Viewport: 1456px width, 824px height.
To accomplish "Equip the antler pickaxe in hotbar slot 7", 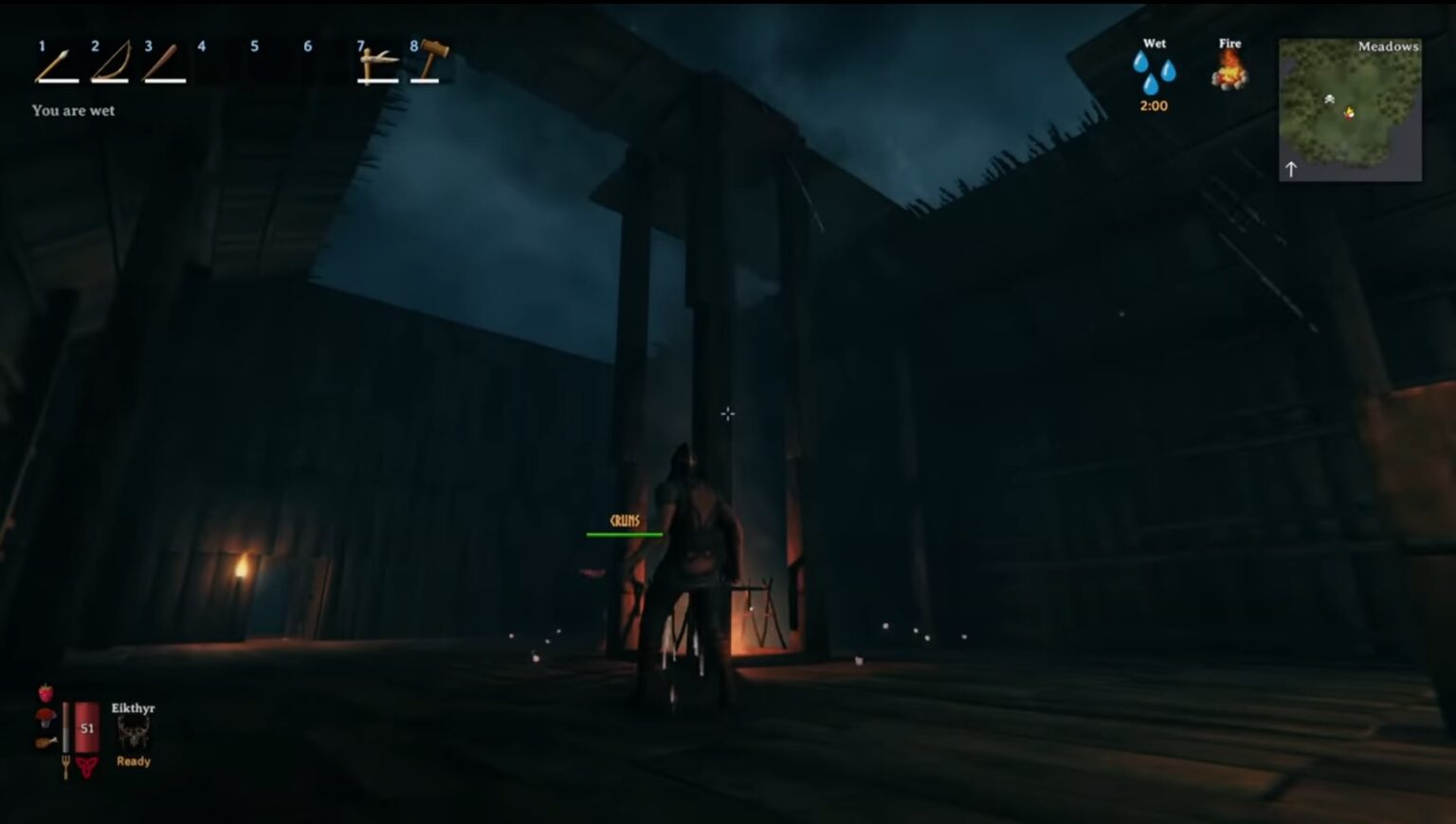I will [x=375, y=63].
